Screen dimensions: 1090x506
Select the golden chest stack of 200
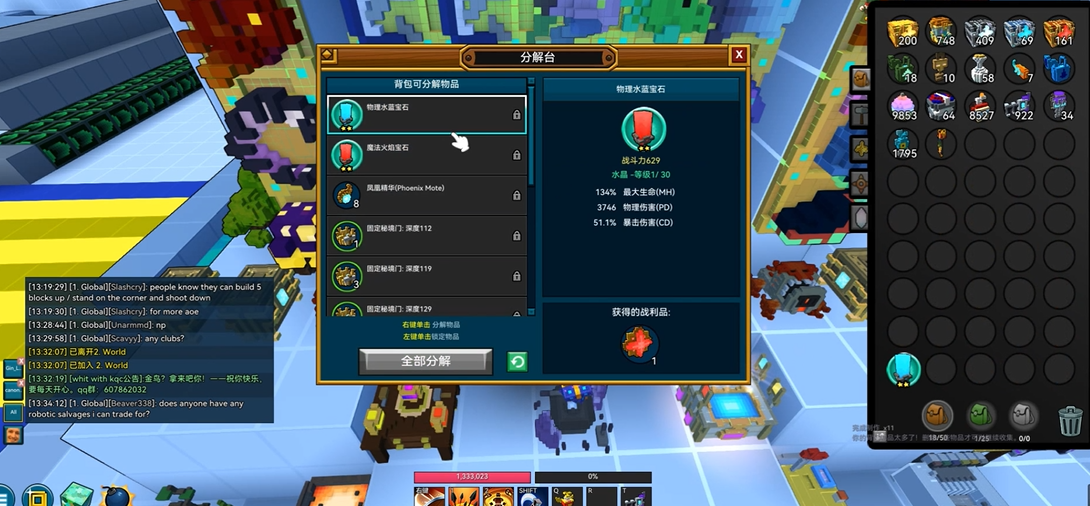pos(903,32)
